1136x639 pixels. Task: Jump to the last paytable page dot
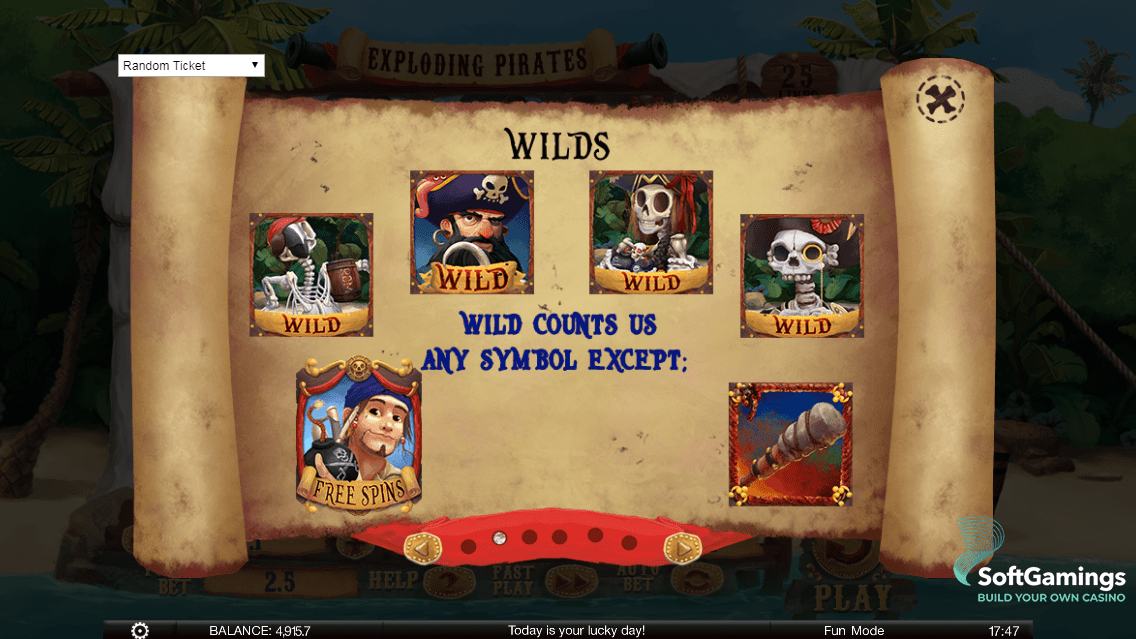click(629, 543)
